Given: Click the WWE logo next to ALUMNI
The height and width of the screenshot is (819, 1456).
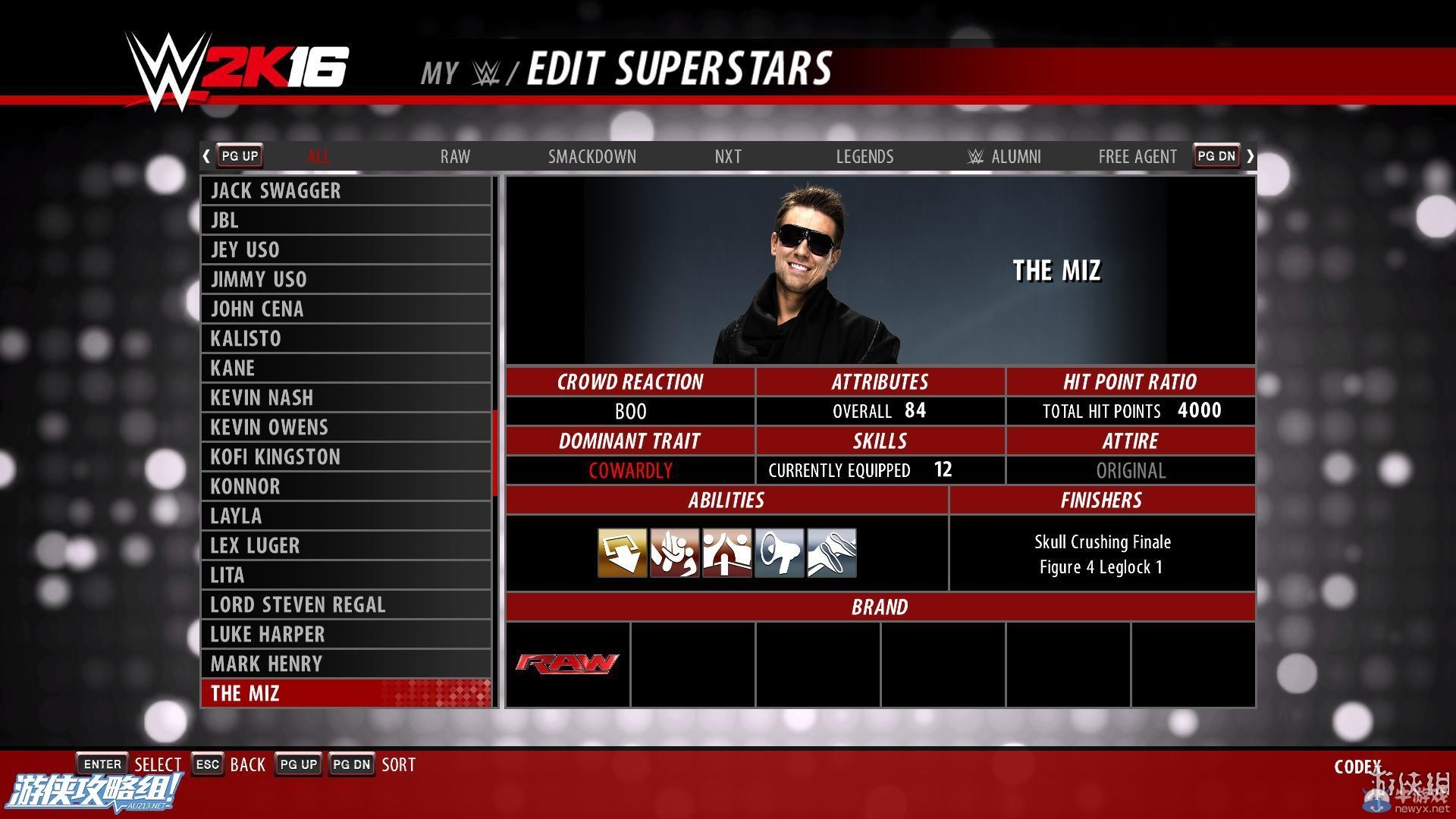Looking at the screenshot, I should tap(977, 157).
